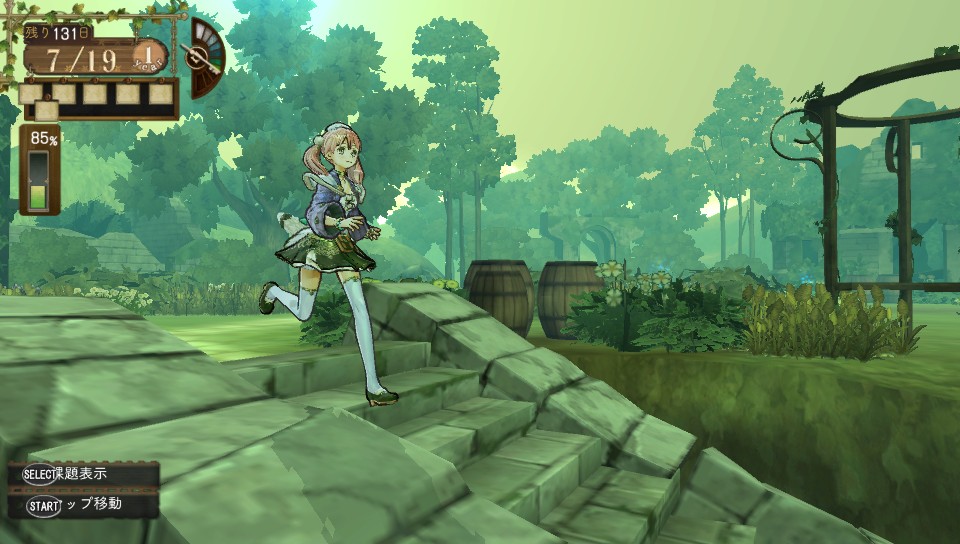Viewport: 960px width, 544px height.
Task: Click the semicircular time-of-day dial
Action: click(x=204, y=57)
